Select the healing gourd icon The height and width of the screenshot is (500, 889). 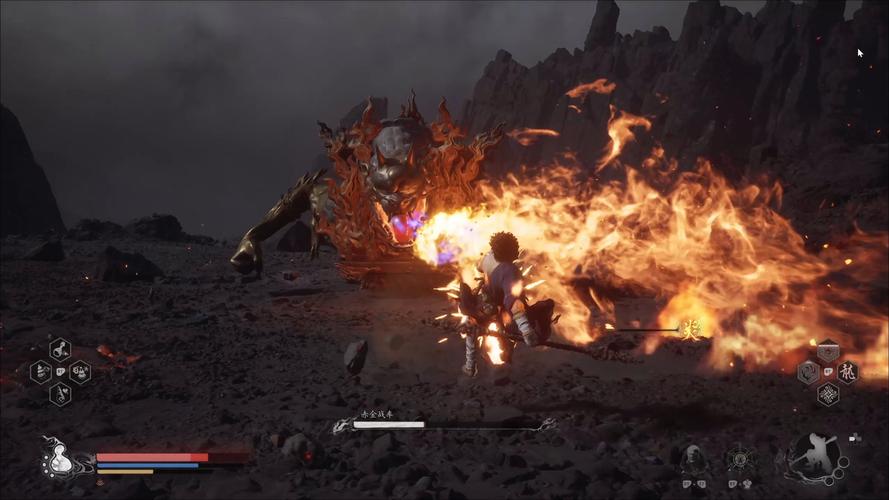[x=58, y=459]
